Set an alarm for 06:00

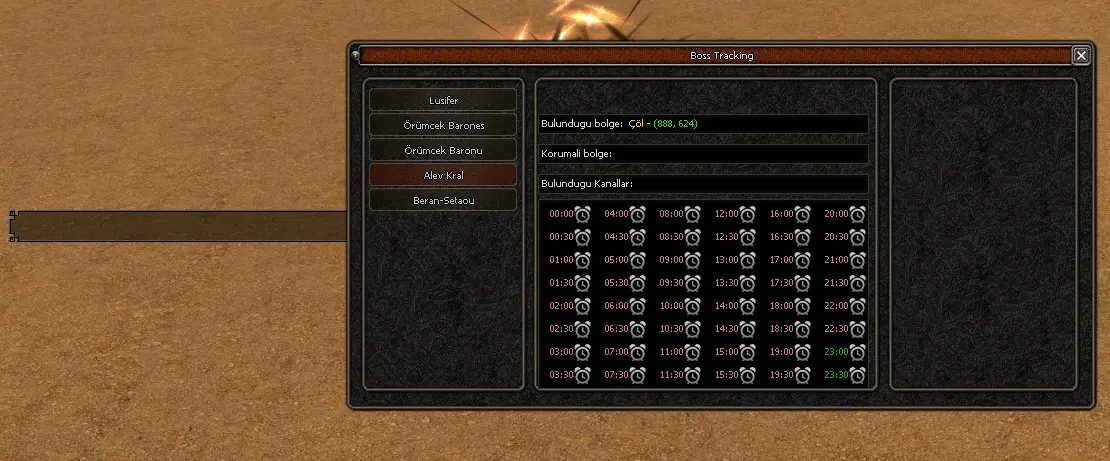click(x=637, y=305)
